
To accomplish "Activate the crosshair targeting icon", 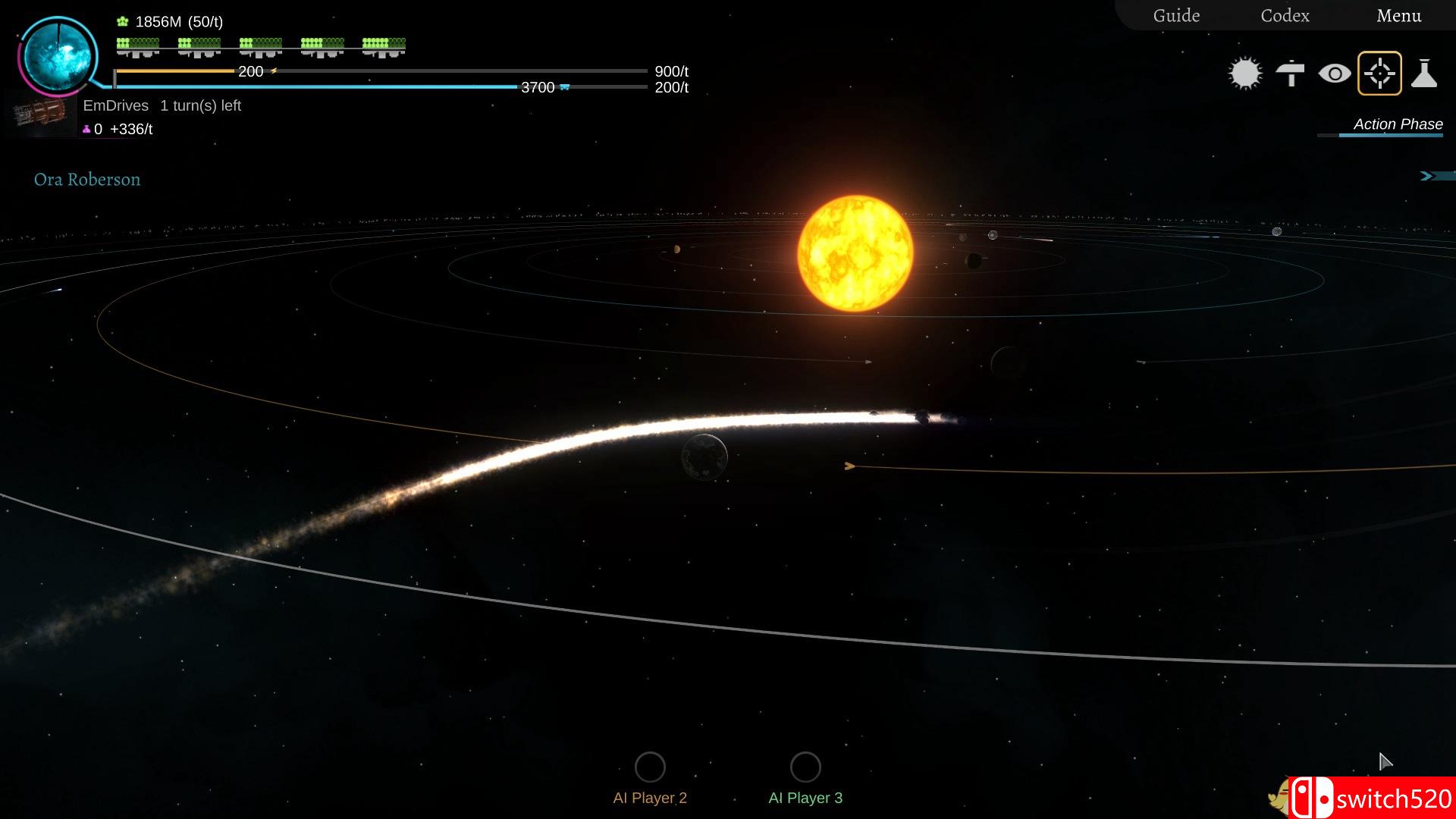I will tap(1379, 74).
